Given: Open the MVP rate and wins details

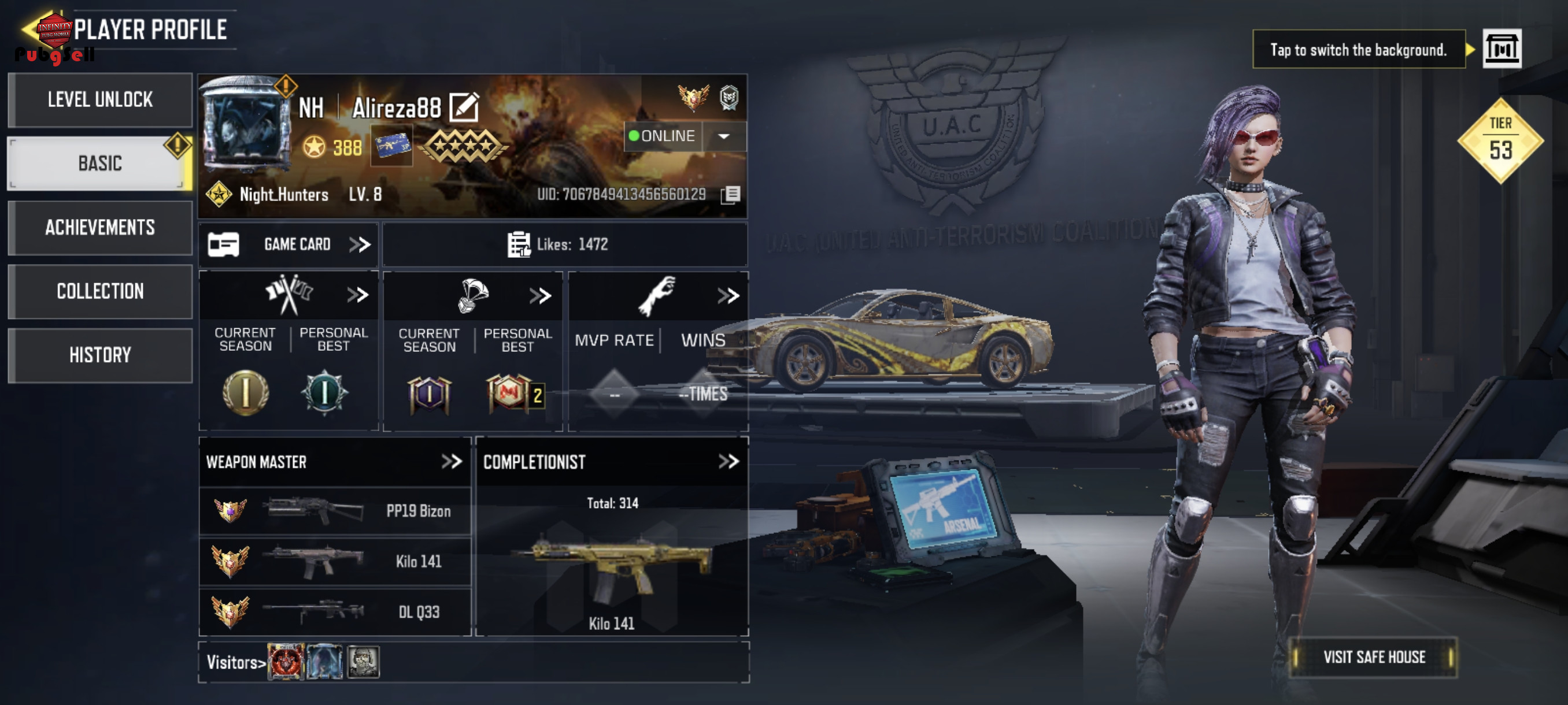Looking at the screenshot, I should coord(728,296).
